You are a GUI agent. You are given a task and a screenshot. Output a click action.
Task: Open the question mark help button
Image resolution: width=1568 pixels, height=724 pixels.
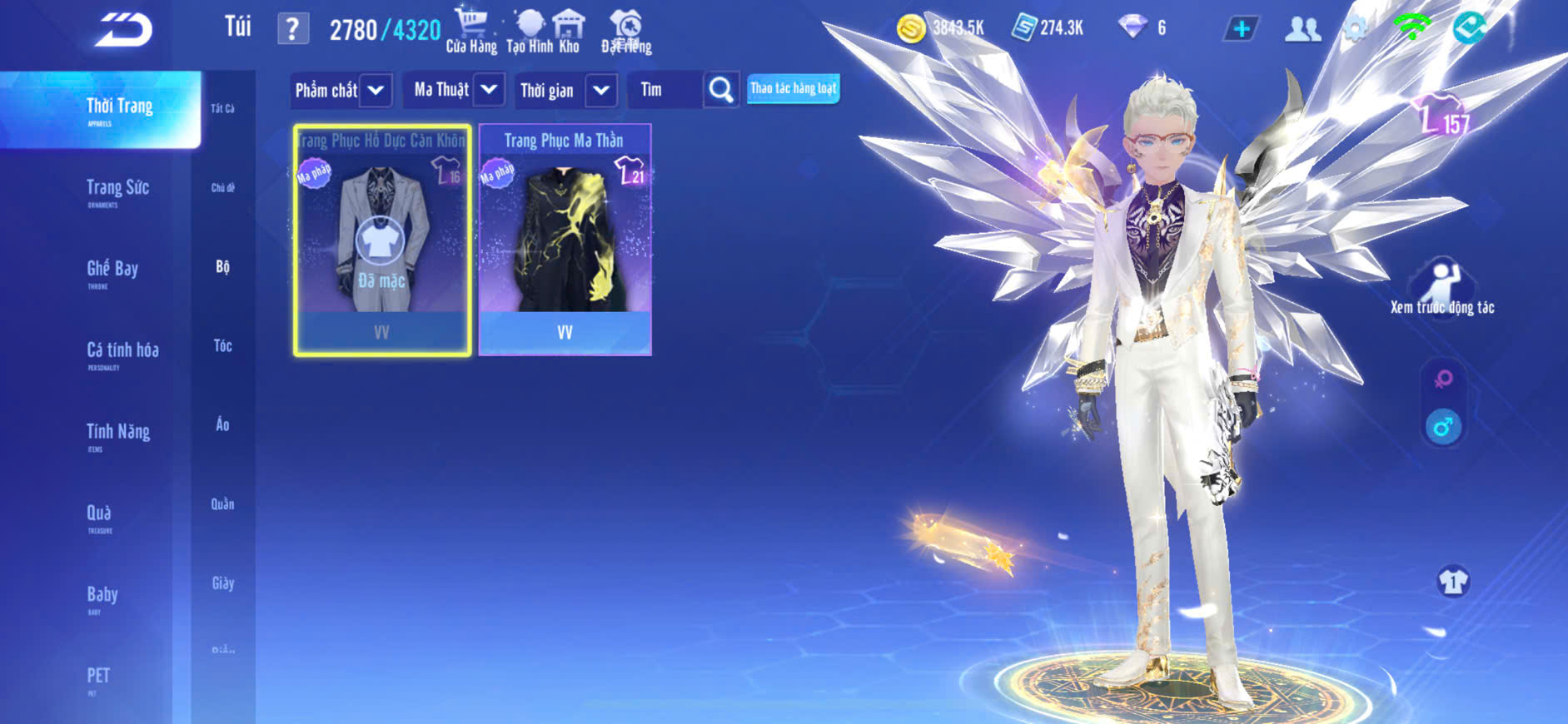coord(292,30)
